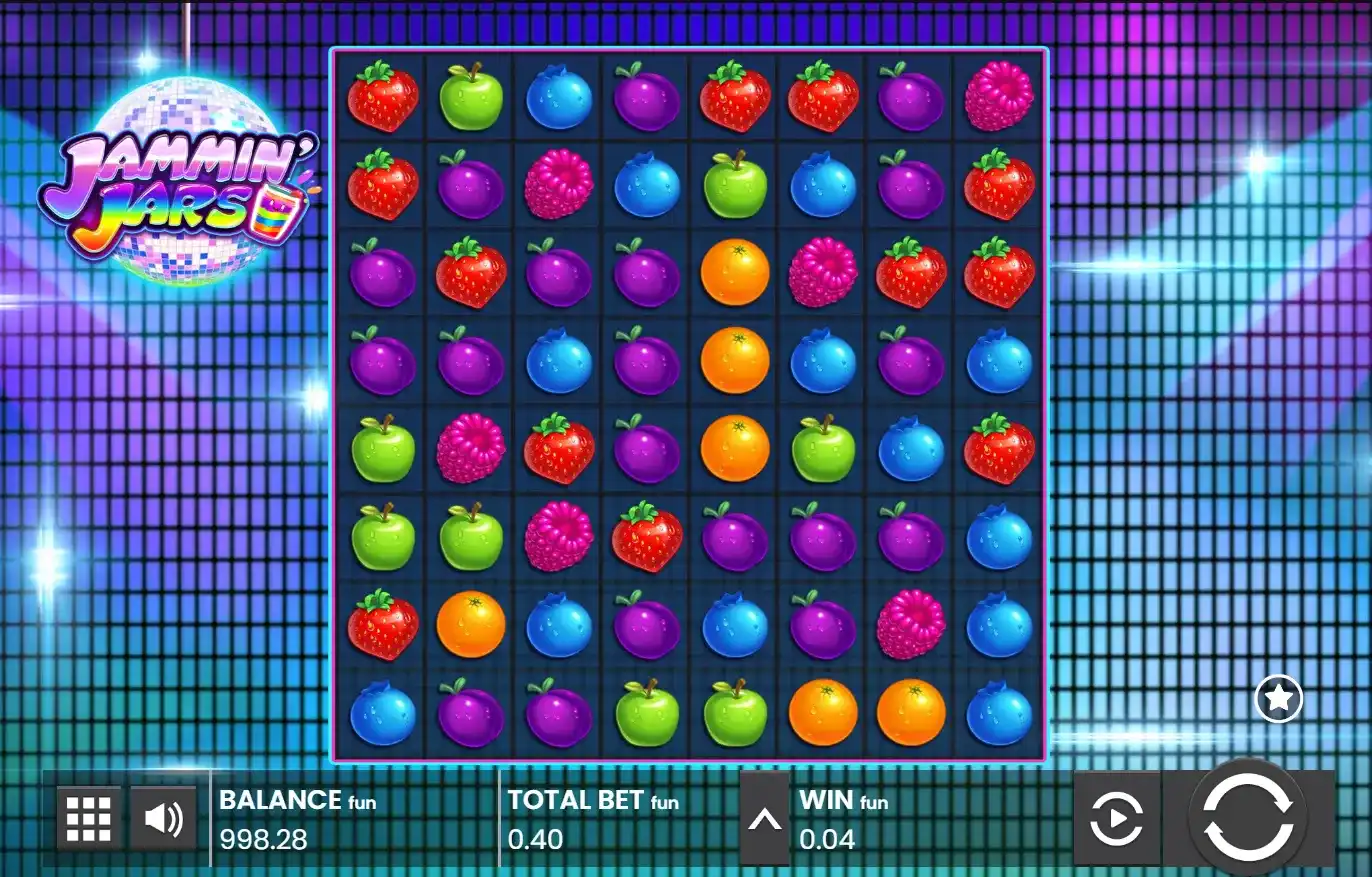Click the circular autoplay arrow icon
This screenshot has width=1372, height=877.
pyautogui.click(x=1117, y=818)
